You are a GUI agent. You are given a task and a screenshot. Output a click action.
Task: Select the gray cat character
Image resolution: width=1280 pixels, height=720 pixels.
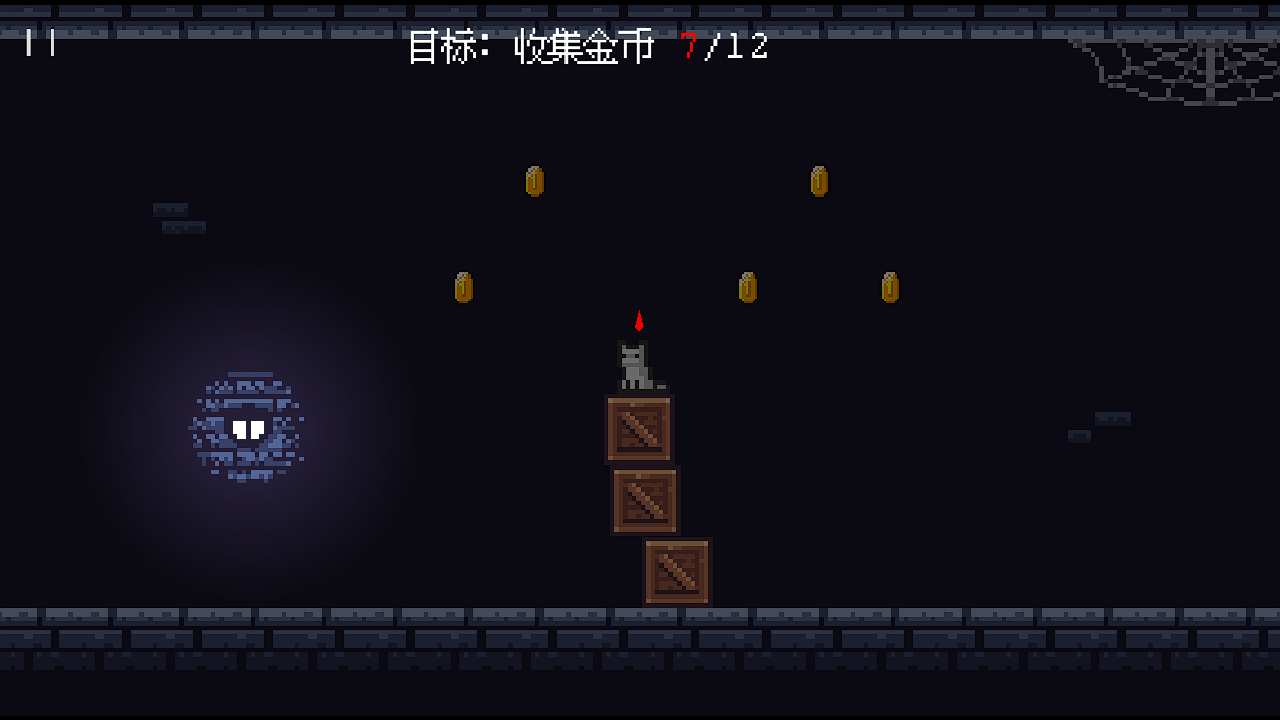pos(635,365)
